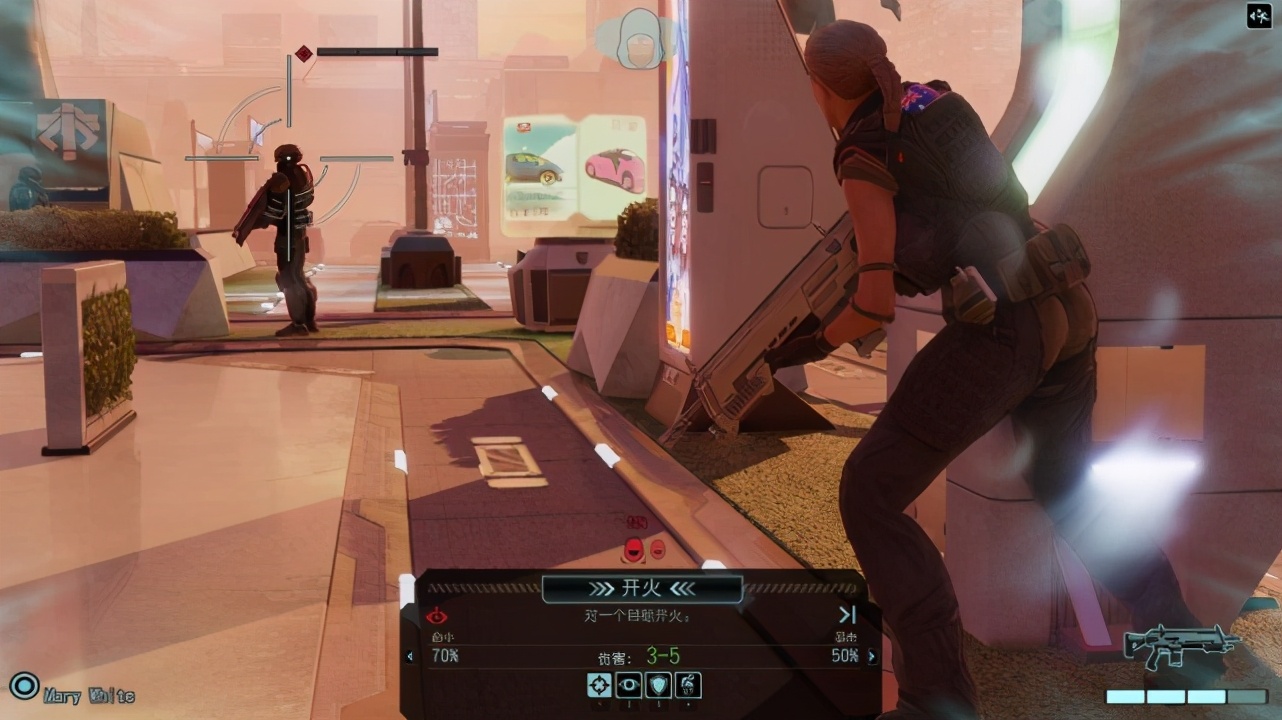
Task: Confirm the 开火 fire action
Action: (641, 588)
